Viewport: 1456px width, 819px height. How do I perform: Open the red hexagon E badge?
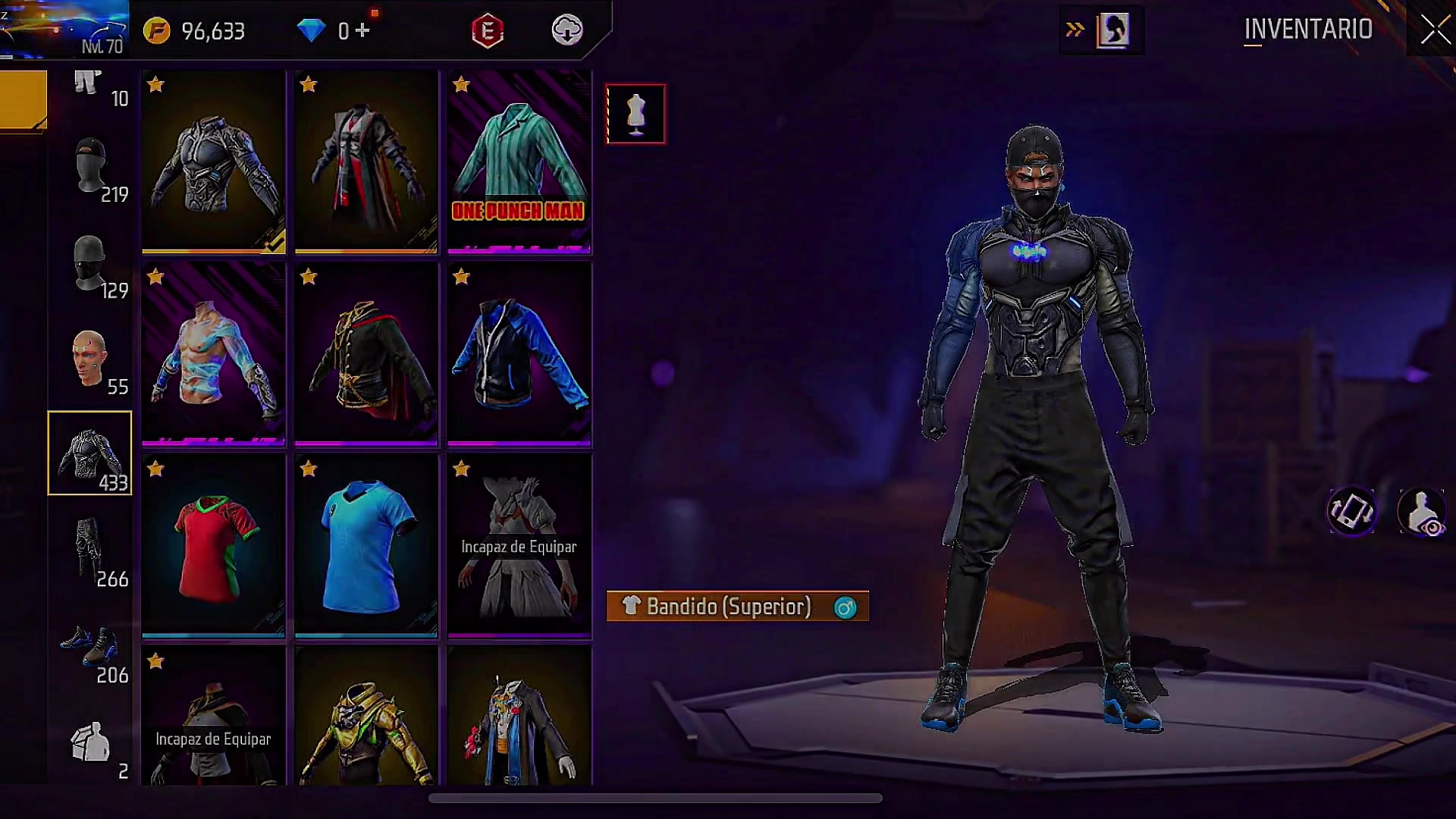coord(488,30)
